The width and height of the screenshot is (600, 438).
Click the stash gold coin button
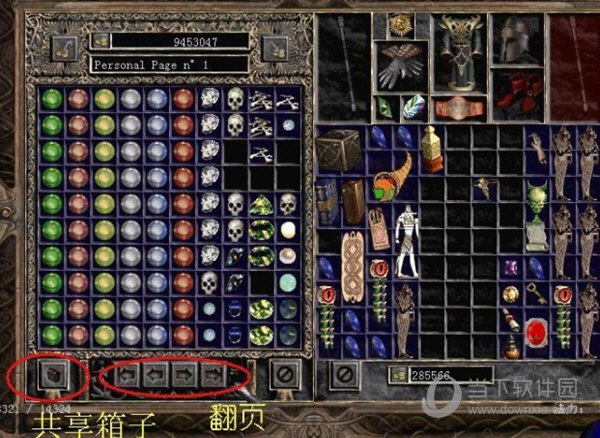click(101, 41)
